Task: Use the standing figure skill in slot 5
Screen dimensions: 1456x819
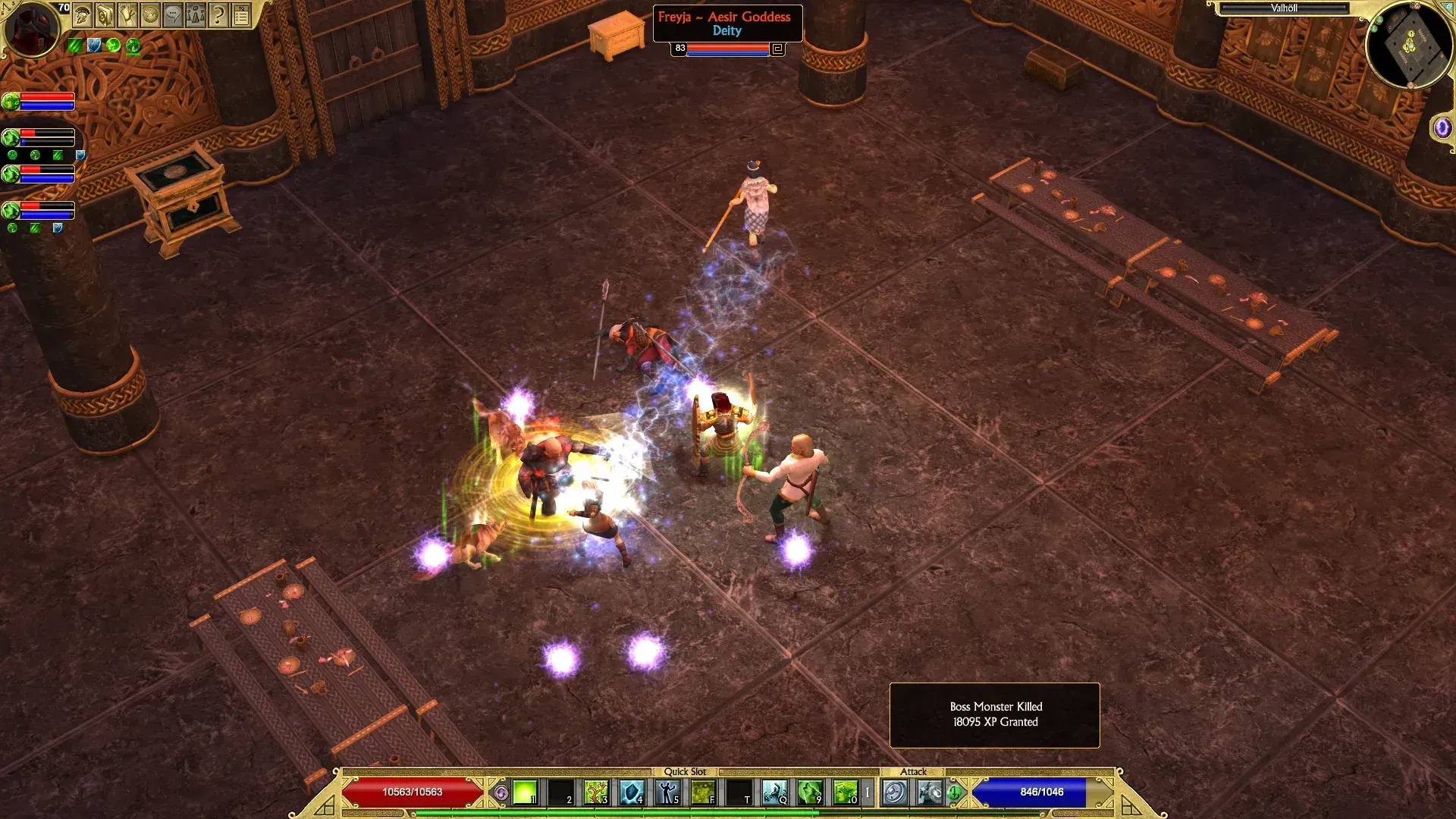Action: (x=667, y=792)
